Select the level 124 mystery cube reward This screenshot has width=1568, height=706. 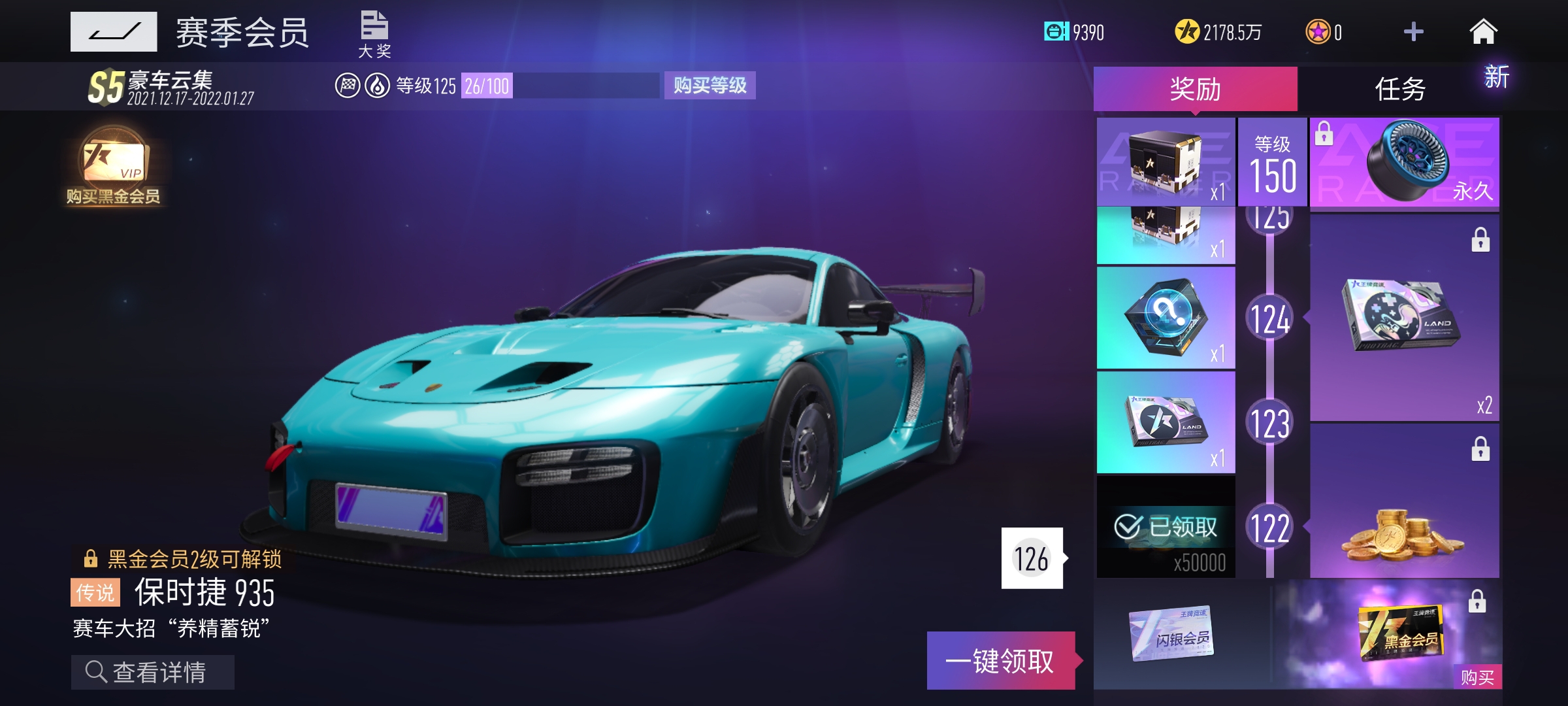[1166, 318]
